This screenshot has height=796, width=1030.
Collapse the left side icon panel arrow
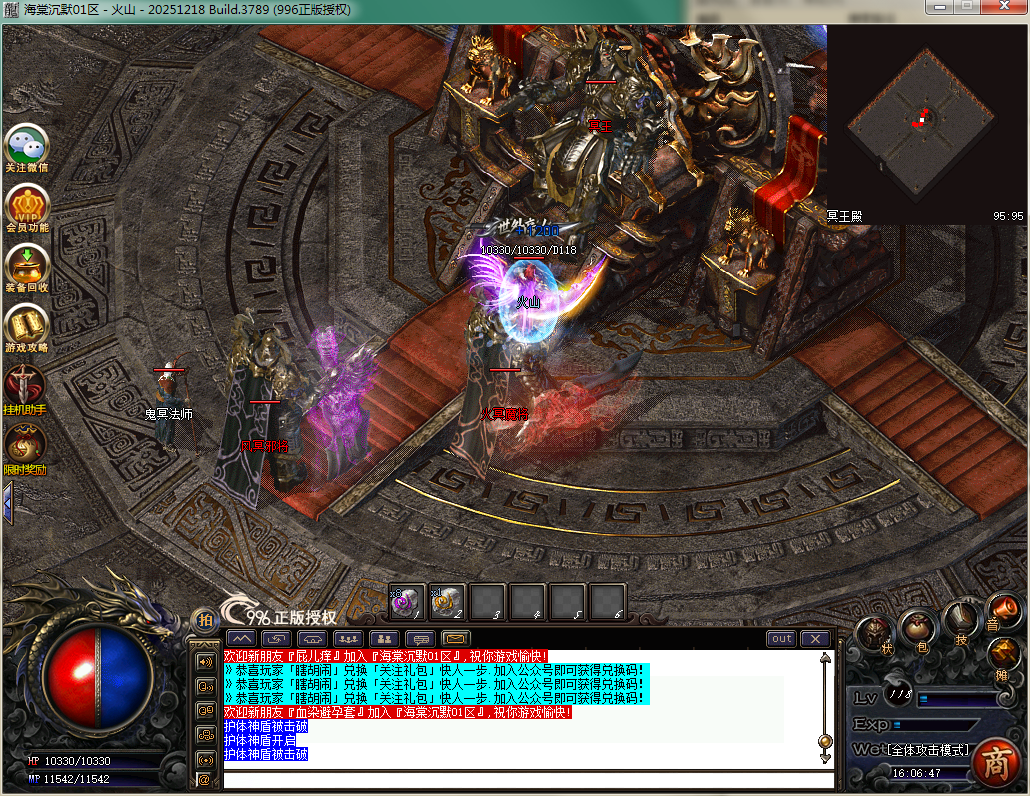pos(7,501)
